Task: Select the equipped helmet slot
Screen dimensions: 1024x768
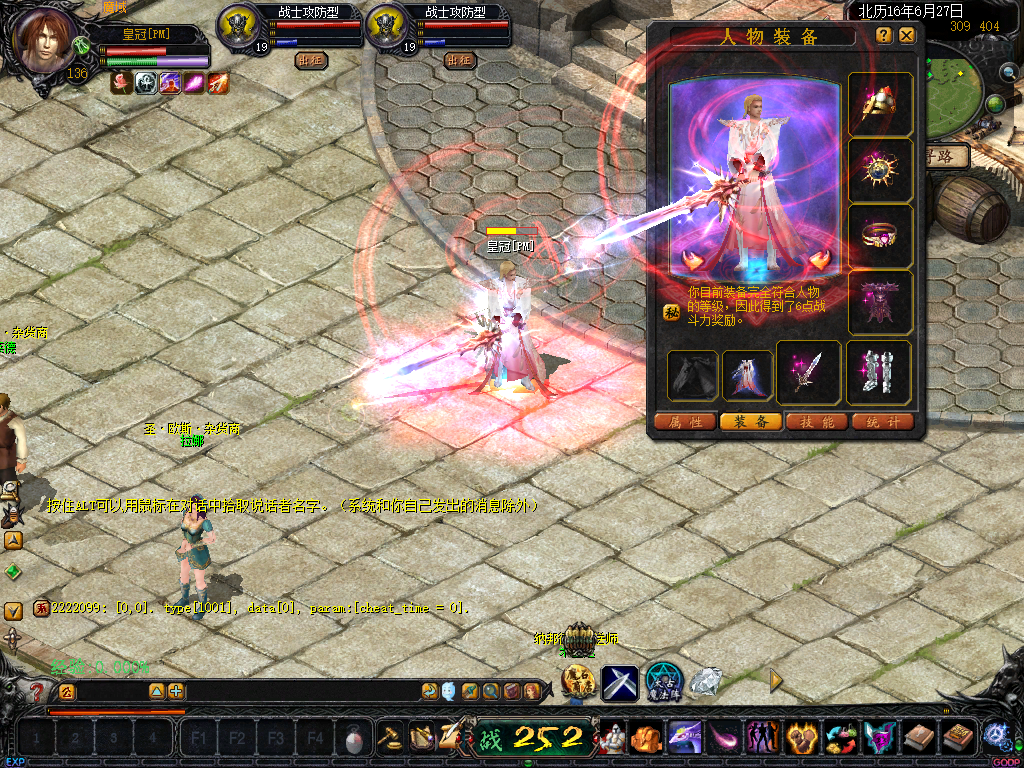Action: 880,105
